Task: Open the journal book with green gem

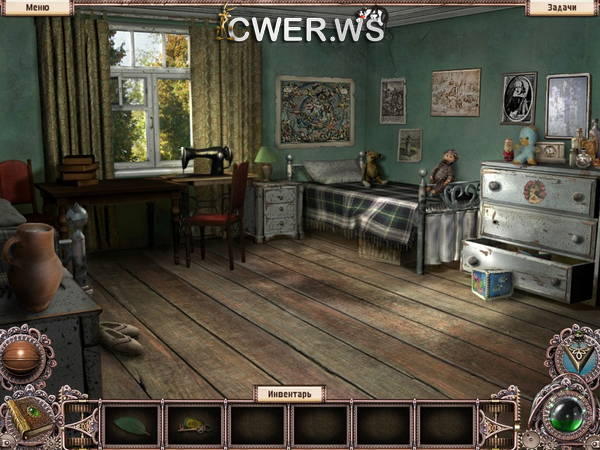Action: (28, 417)
